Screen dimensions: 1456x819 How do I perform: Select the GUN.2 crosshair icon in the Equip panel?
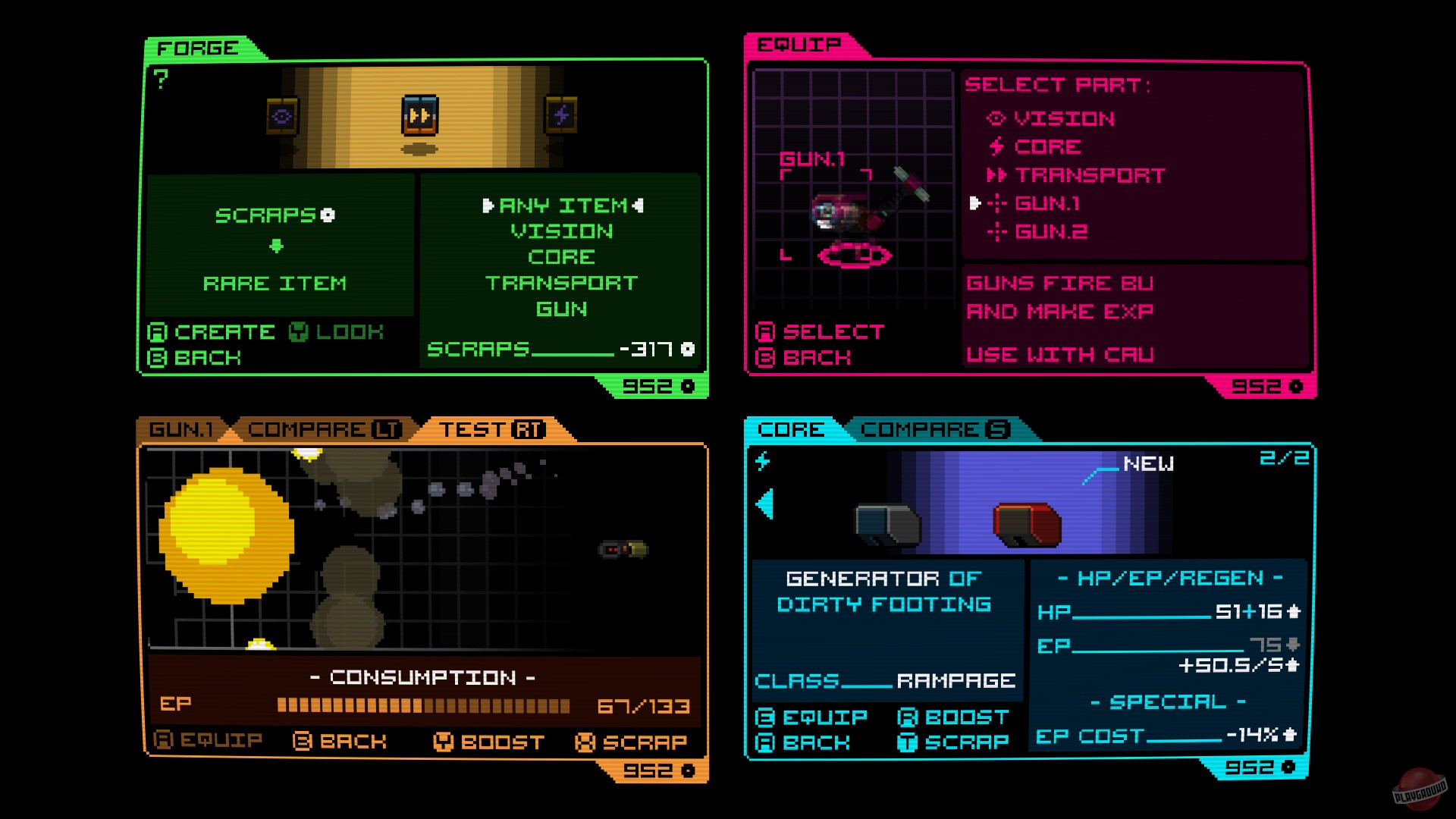[999, 231]
